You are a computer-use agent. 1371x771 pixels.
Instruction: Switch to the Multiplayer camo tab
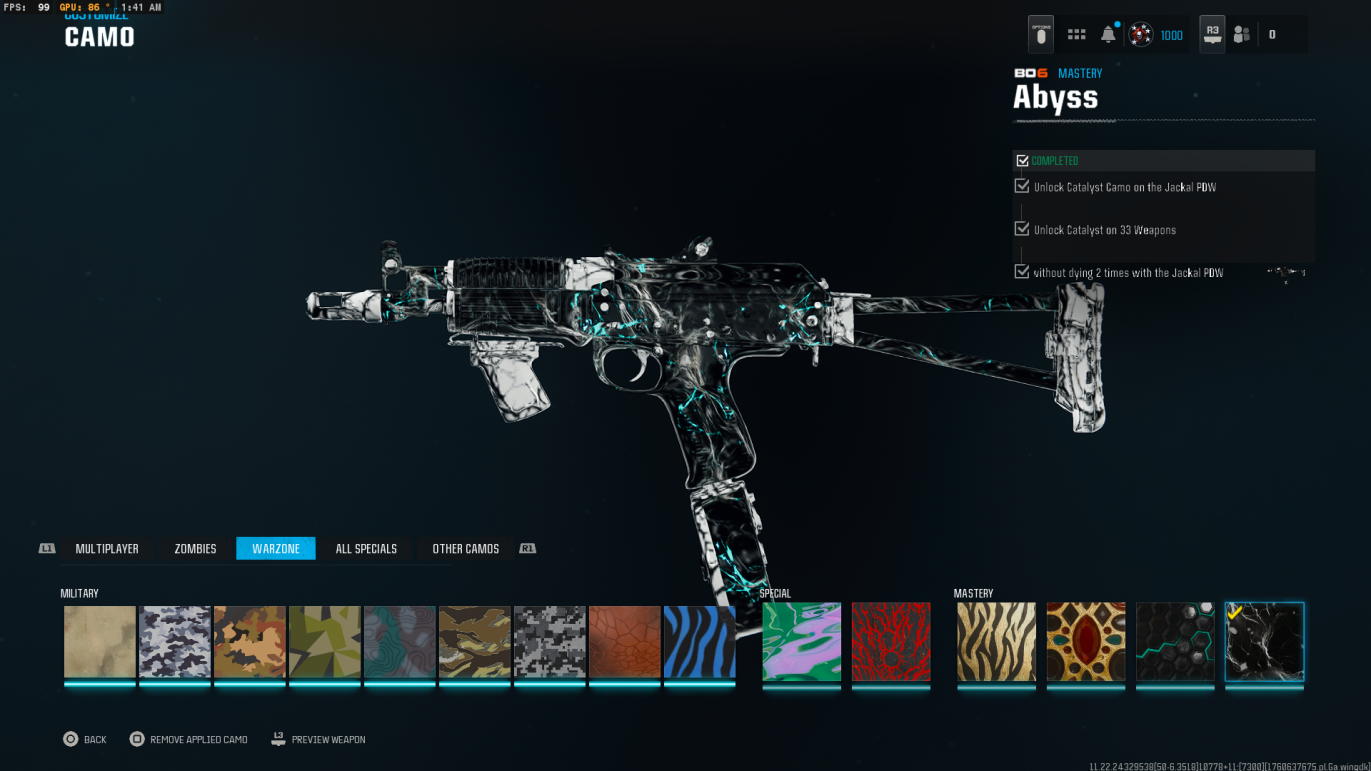click(x=107, y=548)
